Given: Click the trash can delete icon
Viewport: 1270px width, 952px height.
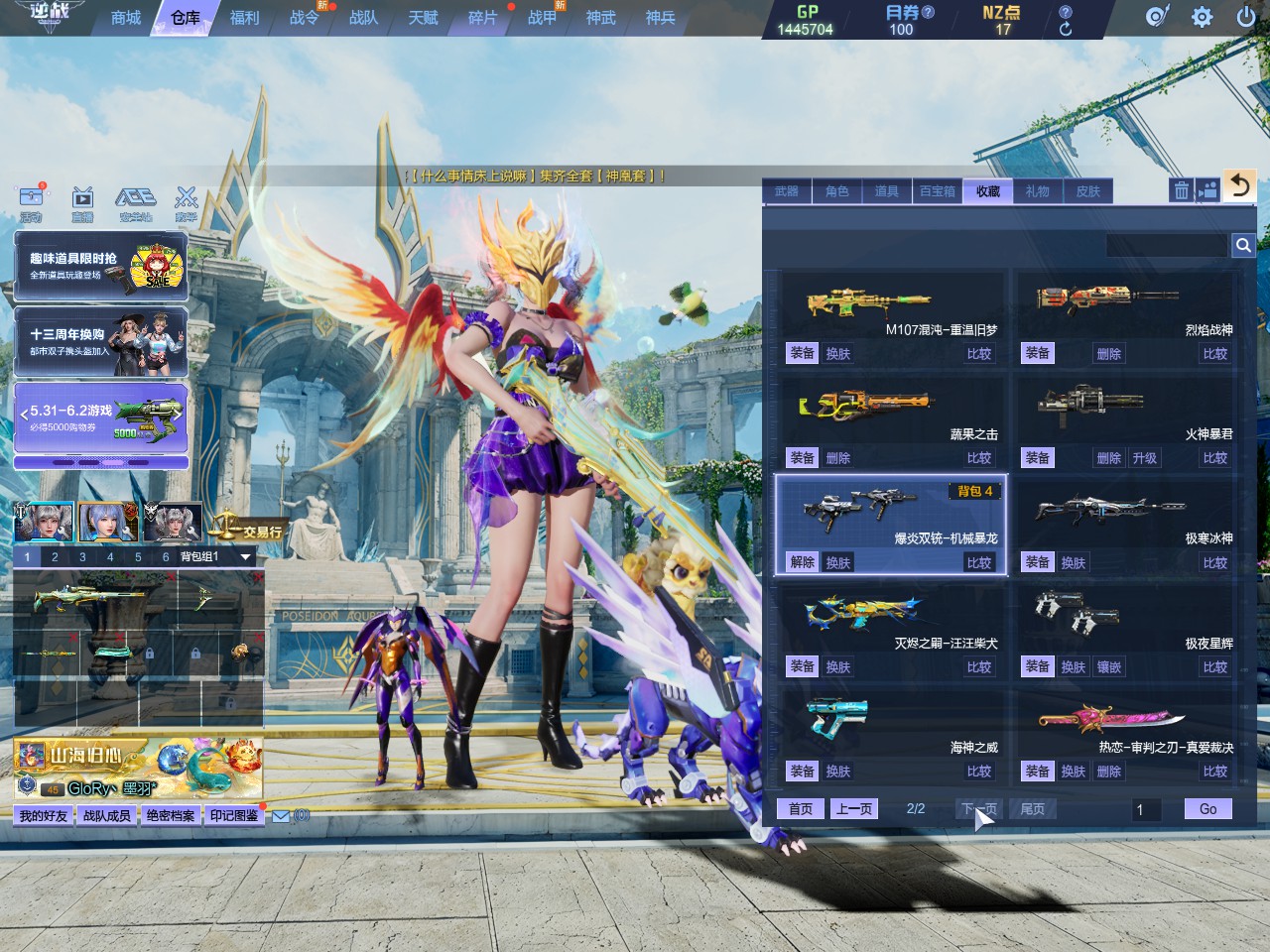Looking at the screenshot, I should pyautogui.click(x=1181, y=190).
